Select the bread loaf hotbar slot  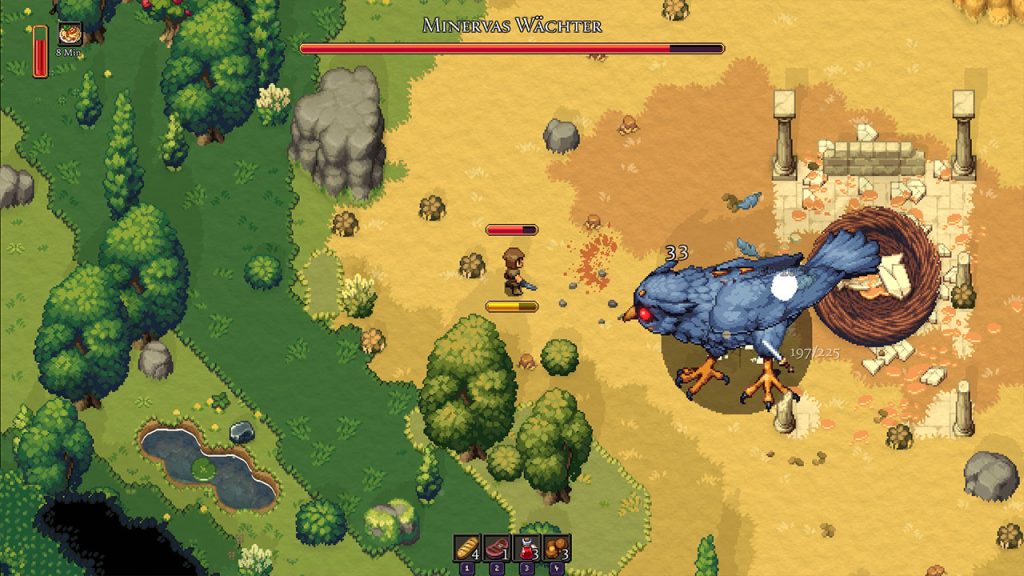point(467,547)
